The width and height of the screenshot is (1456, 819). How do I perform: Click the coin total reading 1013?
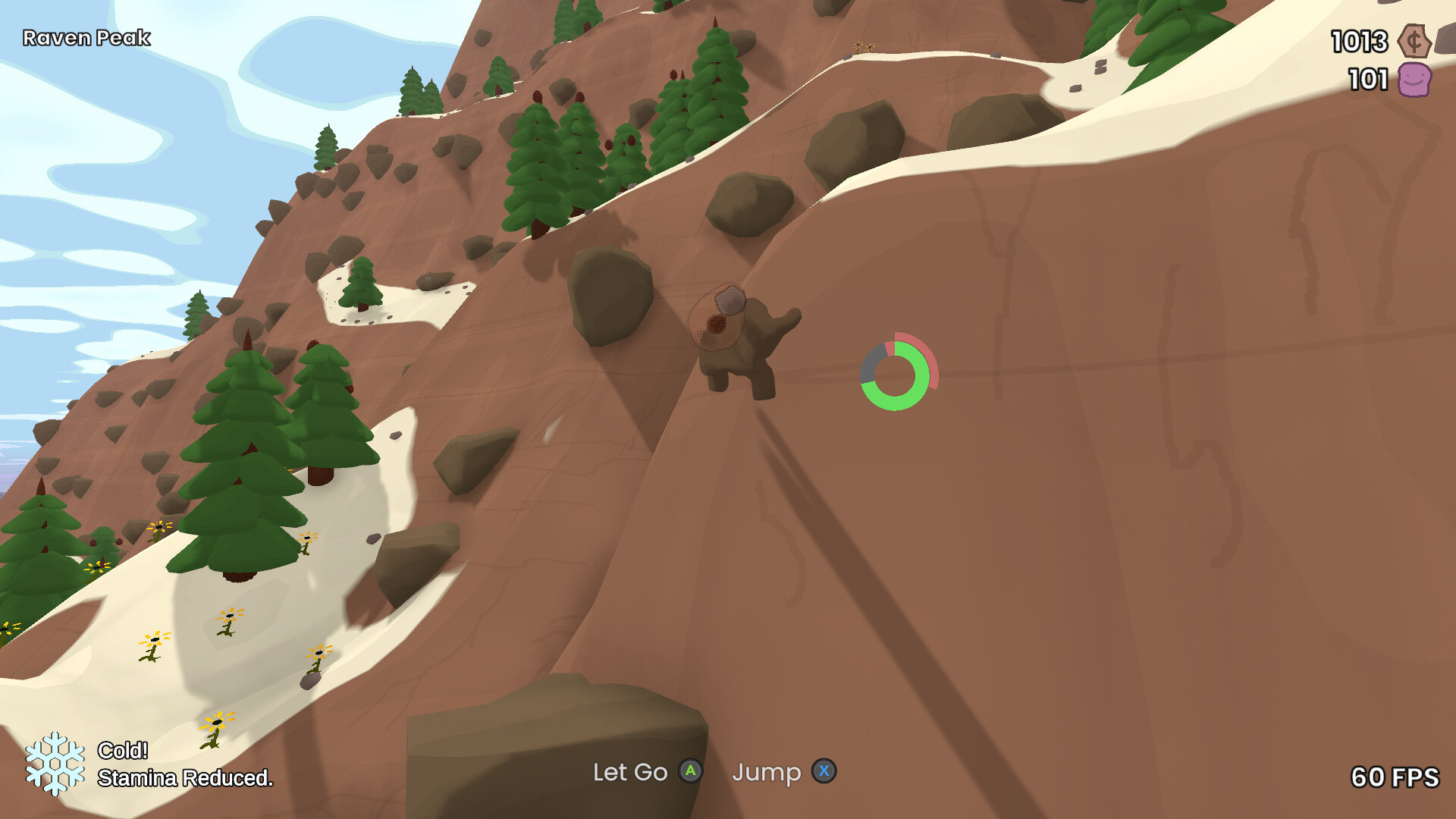click(x=1360, y=42)
